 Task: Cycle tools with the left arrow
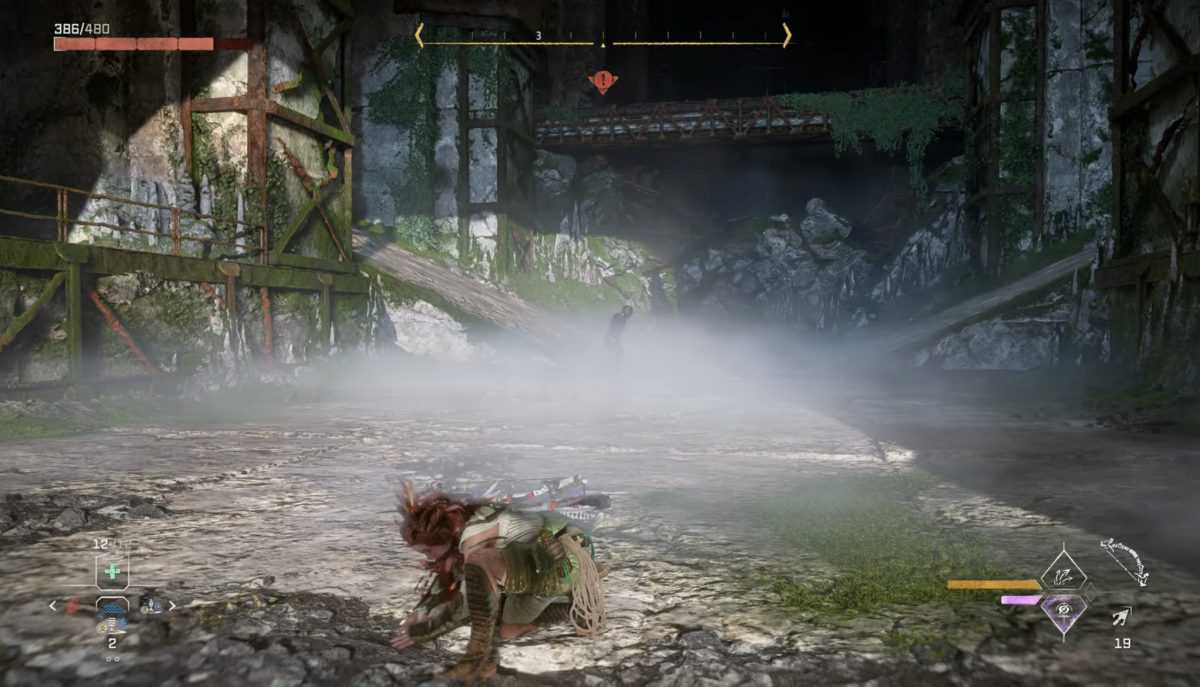[x=53, y=605]
